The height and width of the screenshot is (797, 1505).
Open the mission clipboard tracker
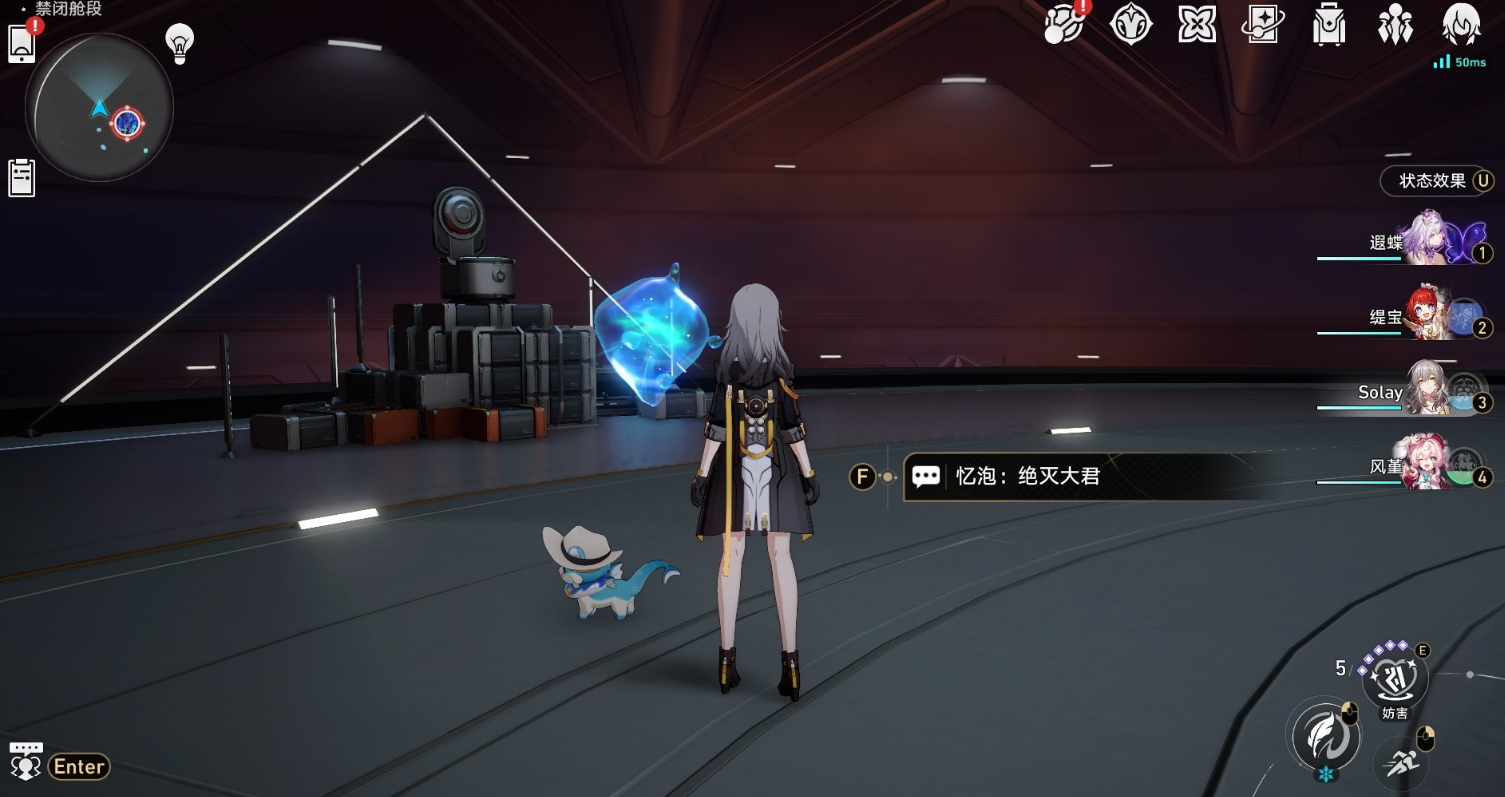[x=21, y=178]
